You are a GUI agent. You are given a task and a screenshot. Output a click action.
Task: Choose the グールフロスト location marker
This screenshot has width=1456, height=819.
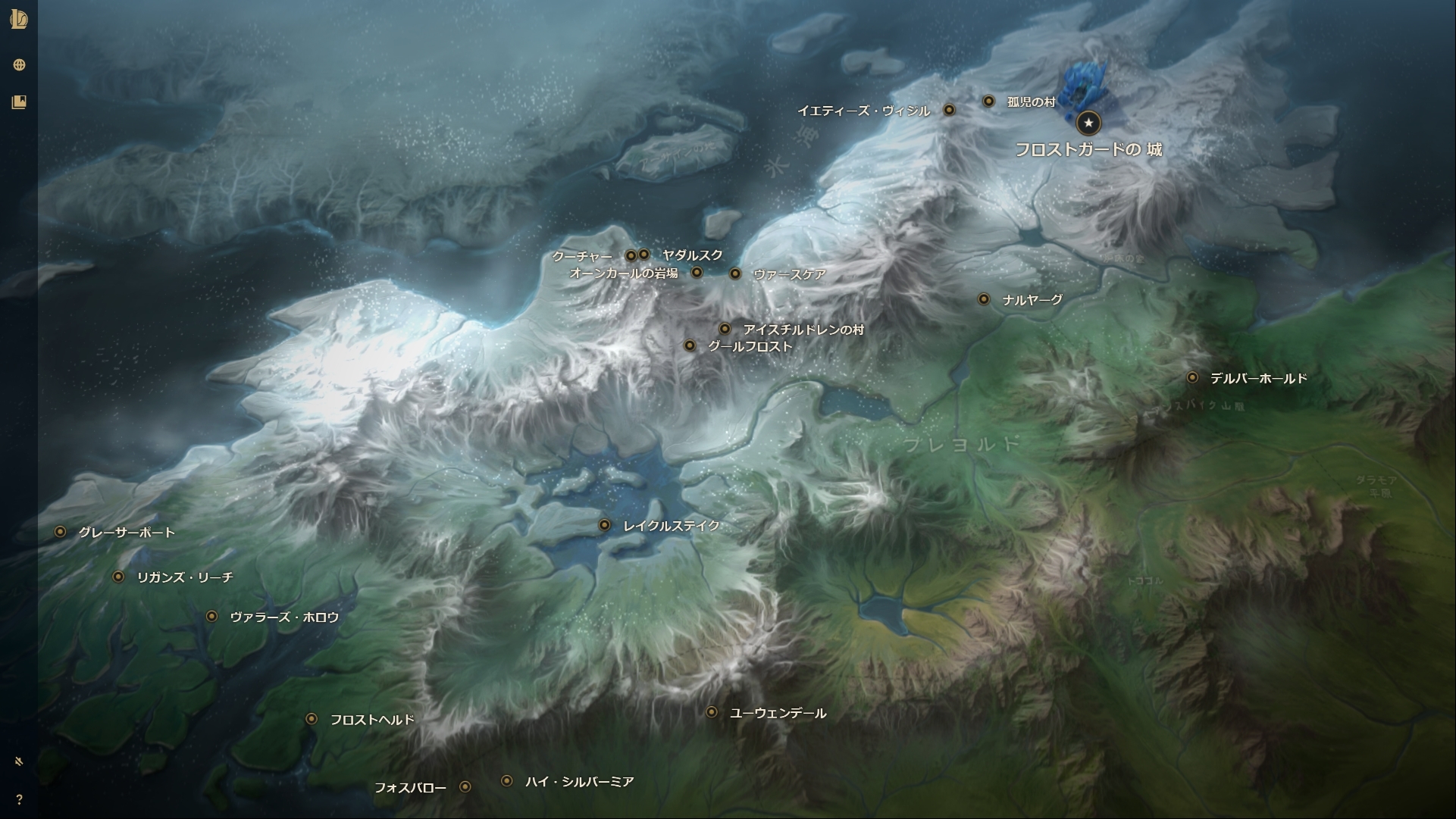tap(690, 345)
